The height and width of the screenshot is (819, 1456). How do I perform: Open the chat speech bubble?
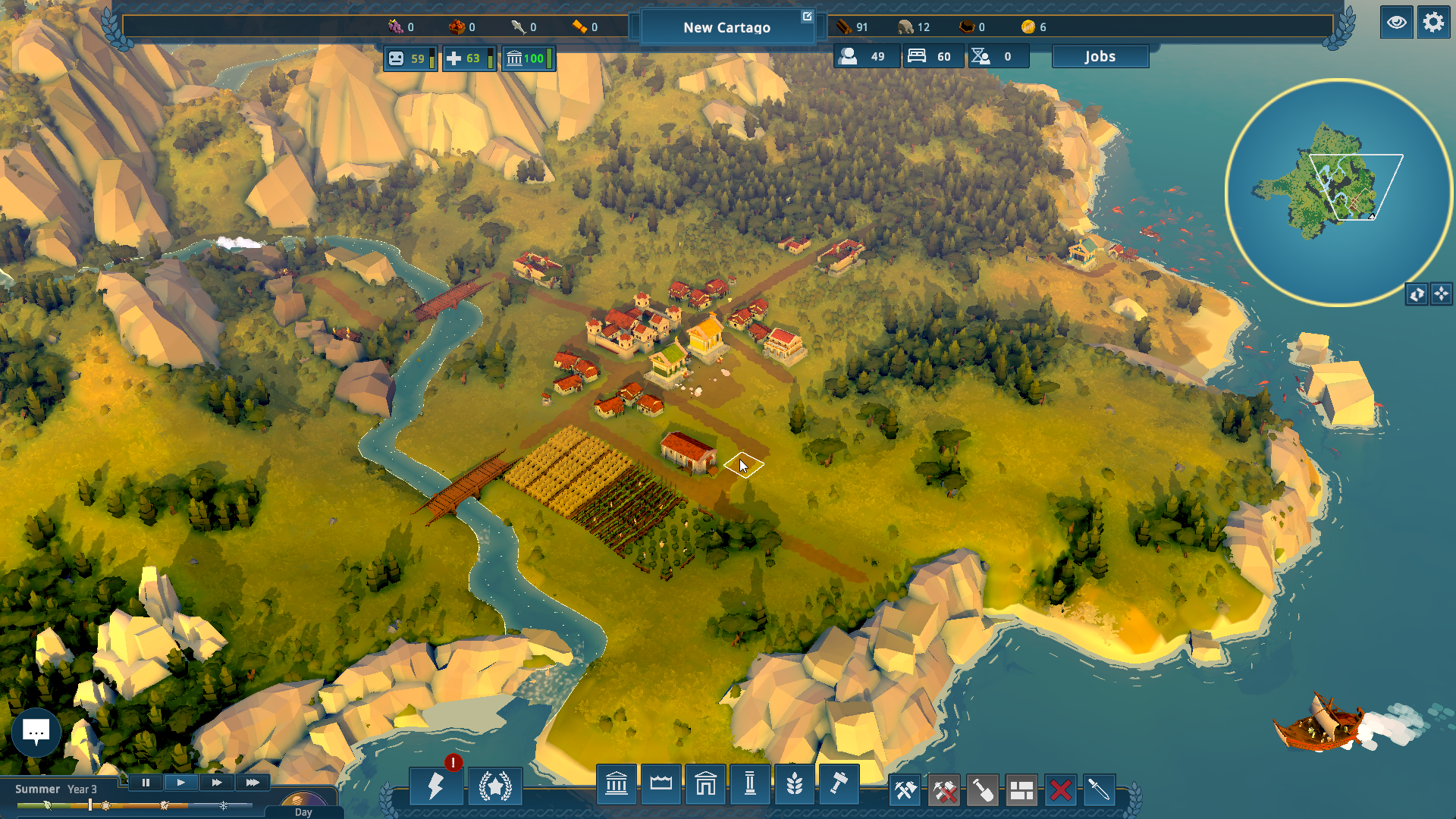[36, 732]
